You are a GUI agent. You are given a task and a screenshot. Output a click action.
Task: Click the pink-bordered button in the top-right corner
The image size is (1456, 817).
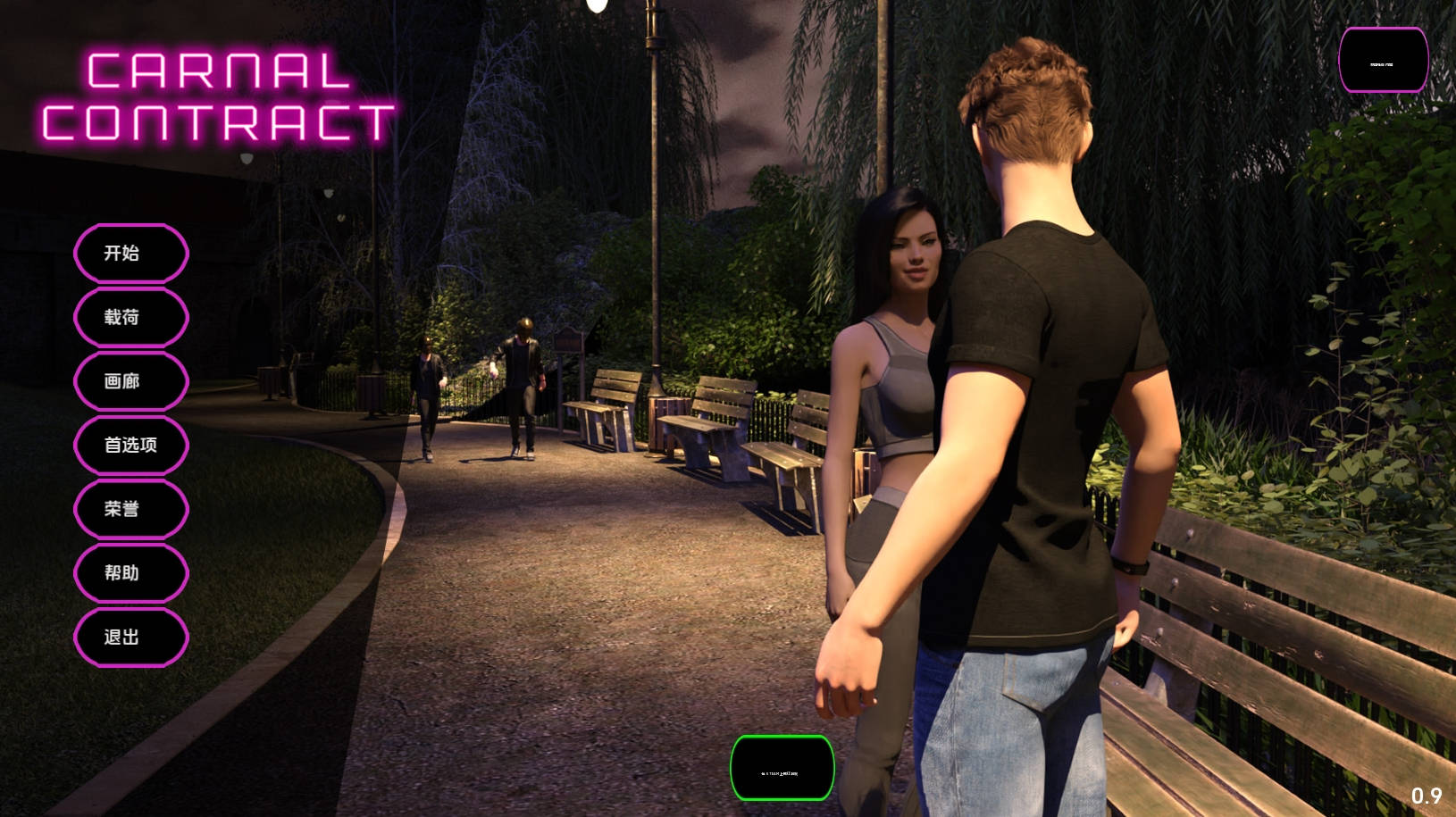coord(1383,61)
